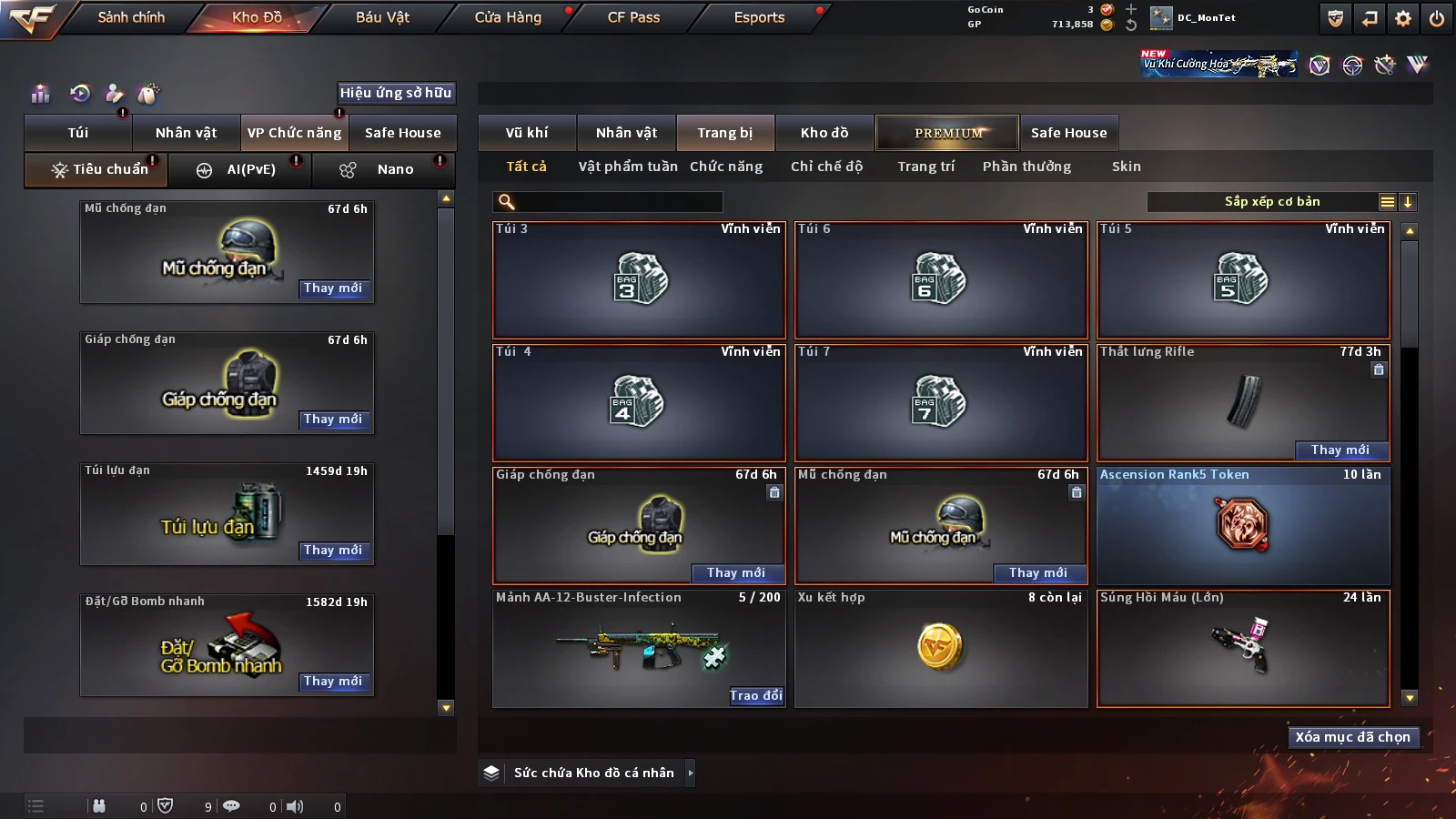The height and width of the screenshot is (819, 1456).
Task: Choose the Skin filter category
Action: [1126, 167]
